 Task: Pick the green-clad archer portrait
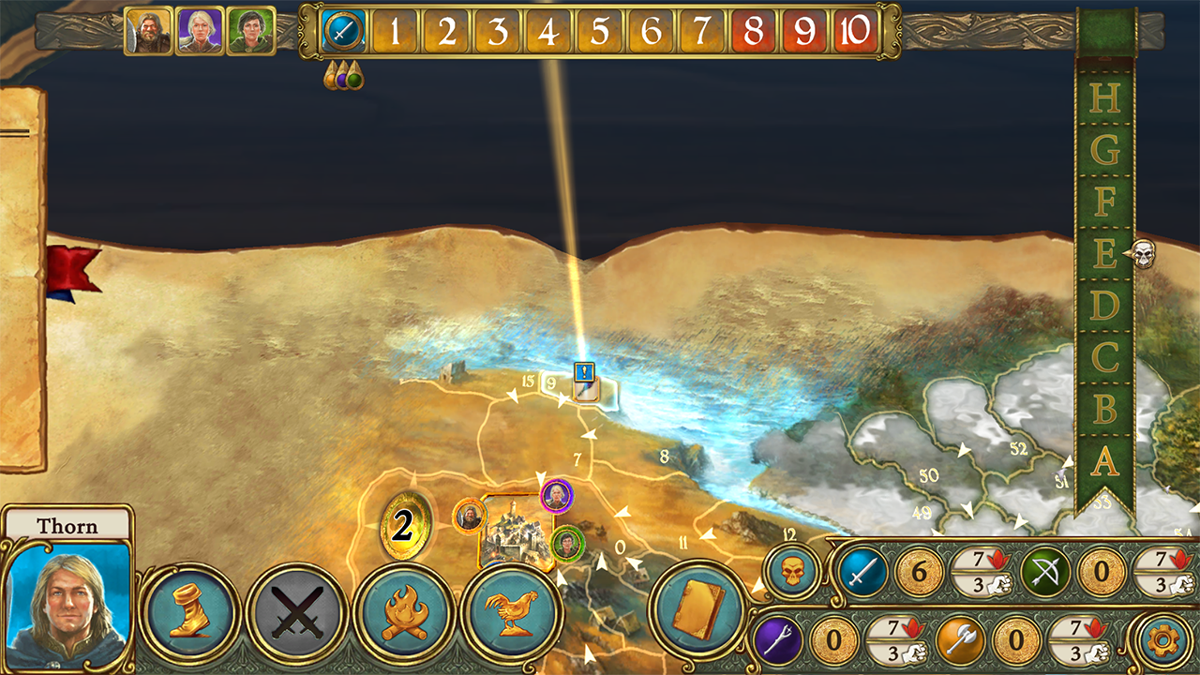coord(250,32)
